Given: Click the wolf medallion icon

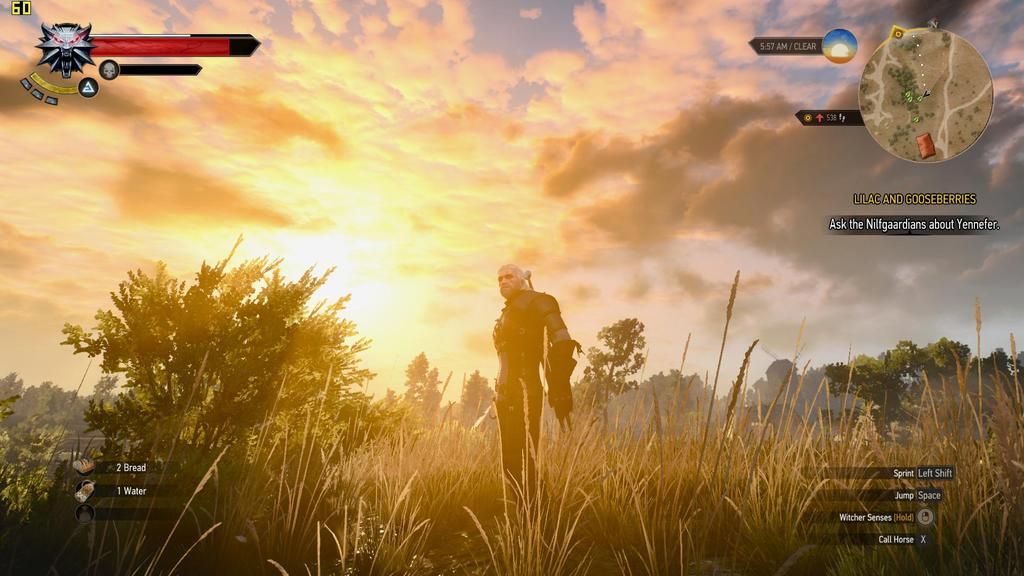Looking at the screenshot, I should tap(65, 48).
